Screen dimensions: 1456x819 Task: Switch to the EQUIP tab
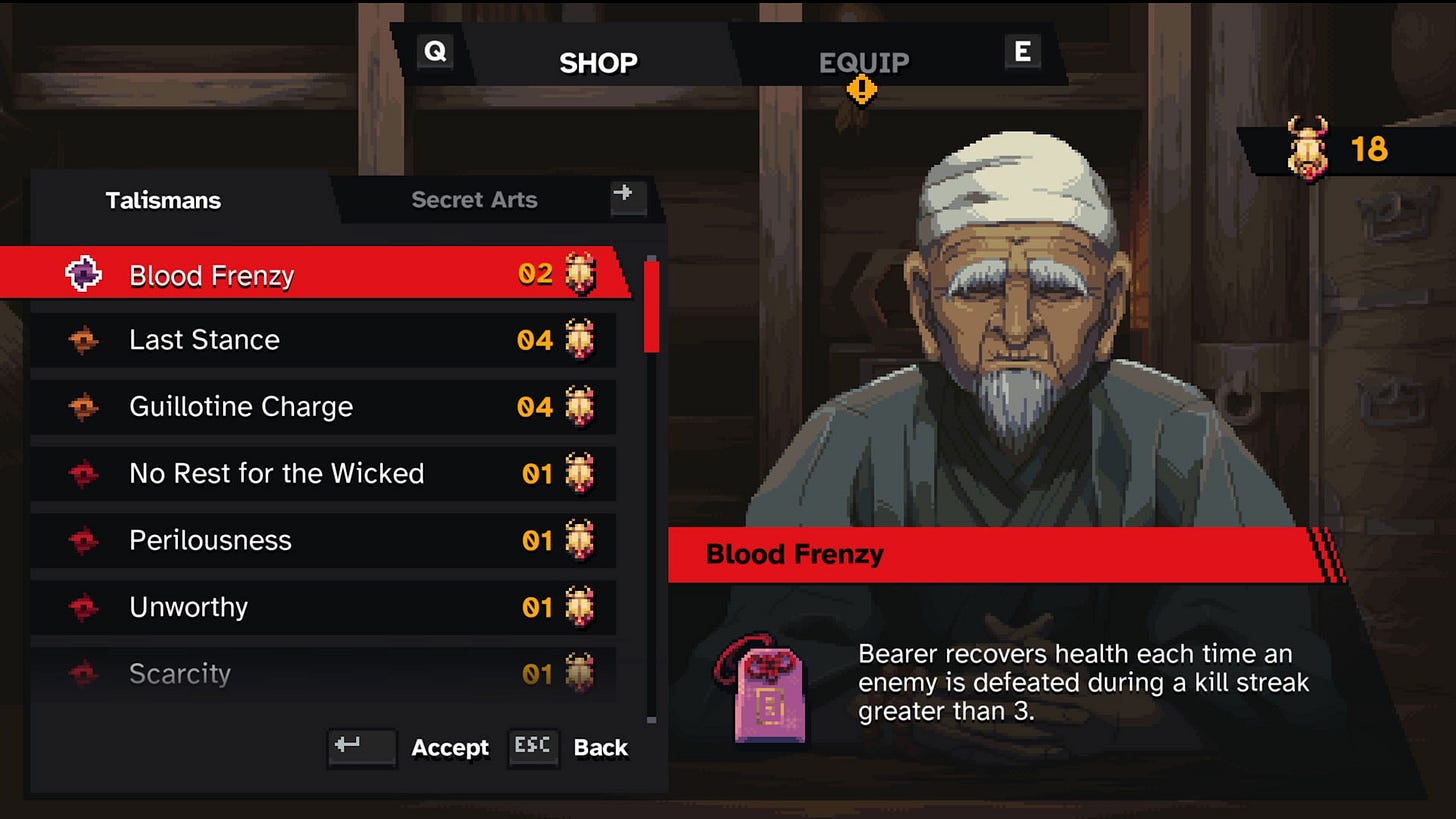pos(864,62)
